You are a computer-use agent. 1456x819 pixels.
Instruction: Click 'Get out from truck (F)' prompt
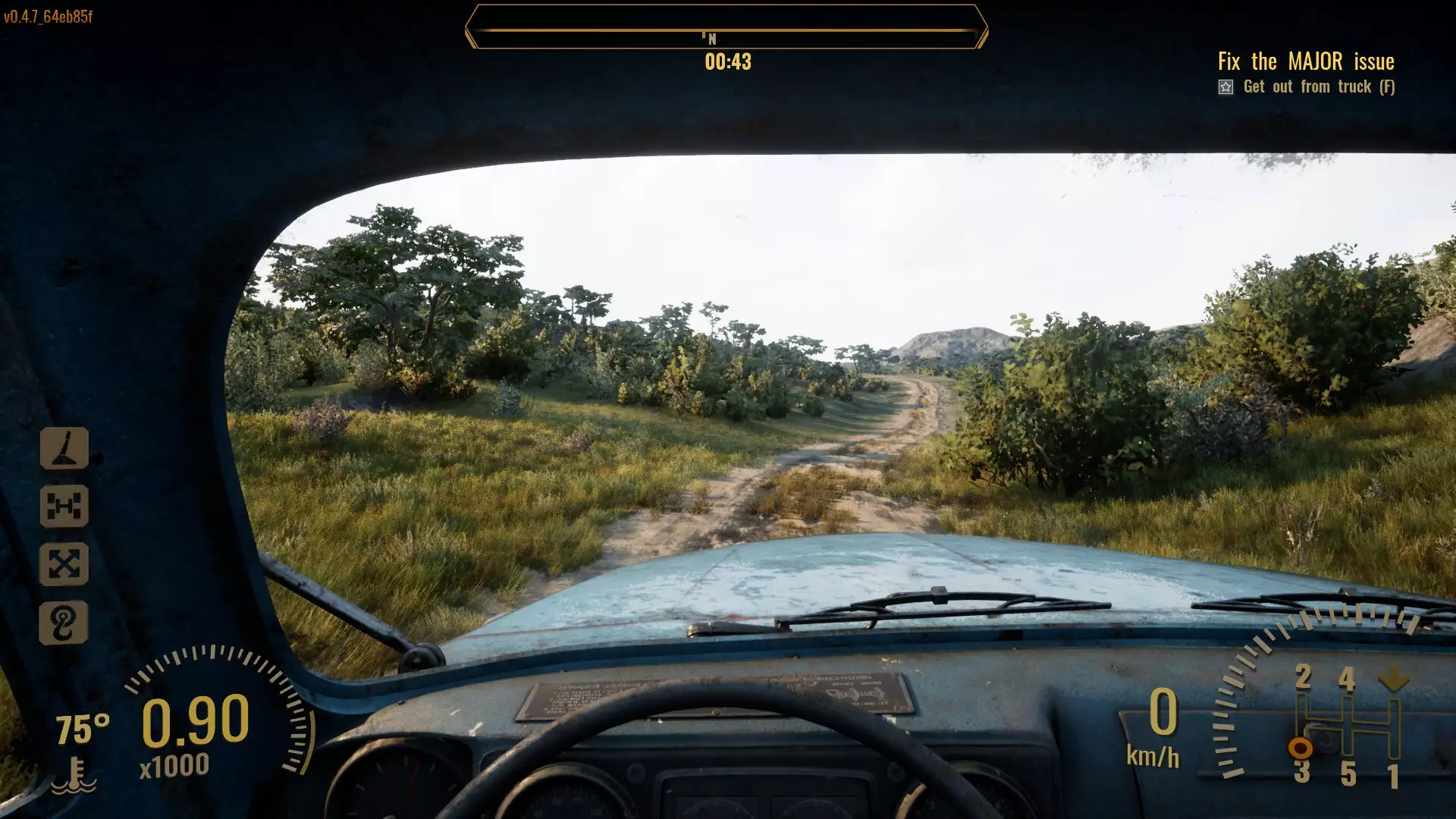pyautogui.click(x=1319, y=87)
